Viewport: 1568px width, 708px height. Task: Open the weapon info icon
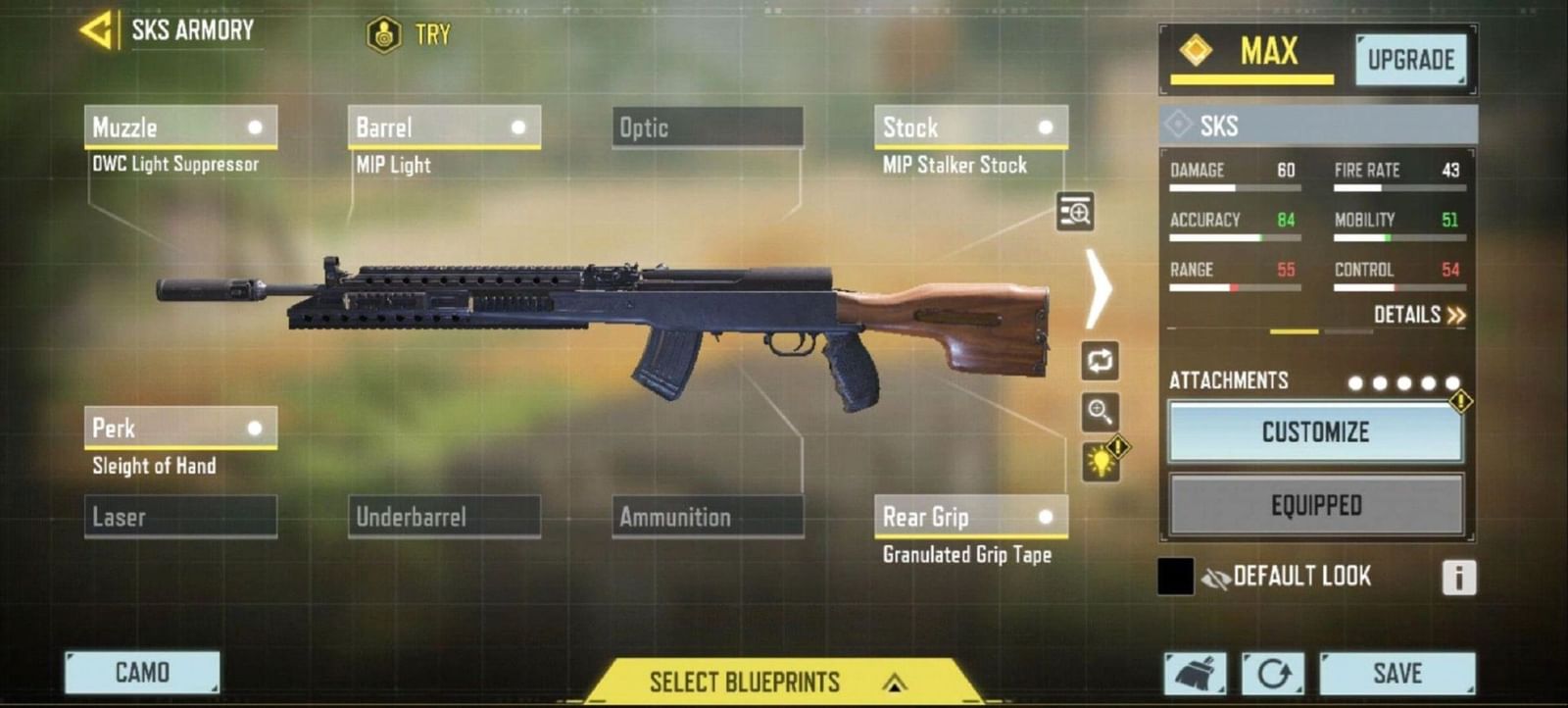coord(1457,578)
